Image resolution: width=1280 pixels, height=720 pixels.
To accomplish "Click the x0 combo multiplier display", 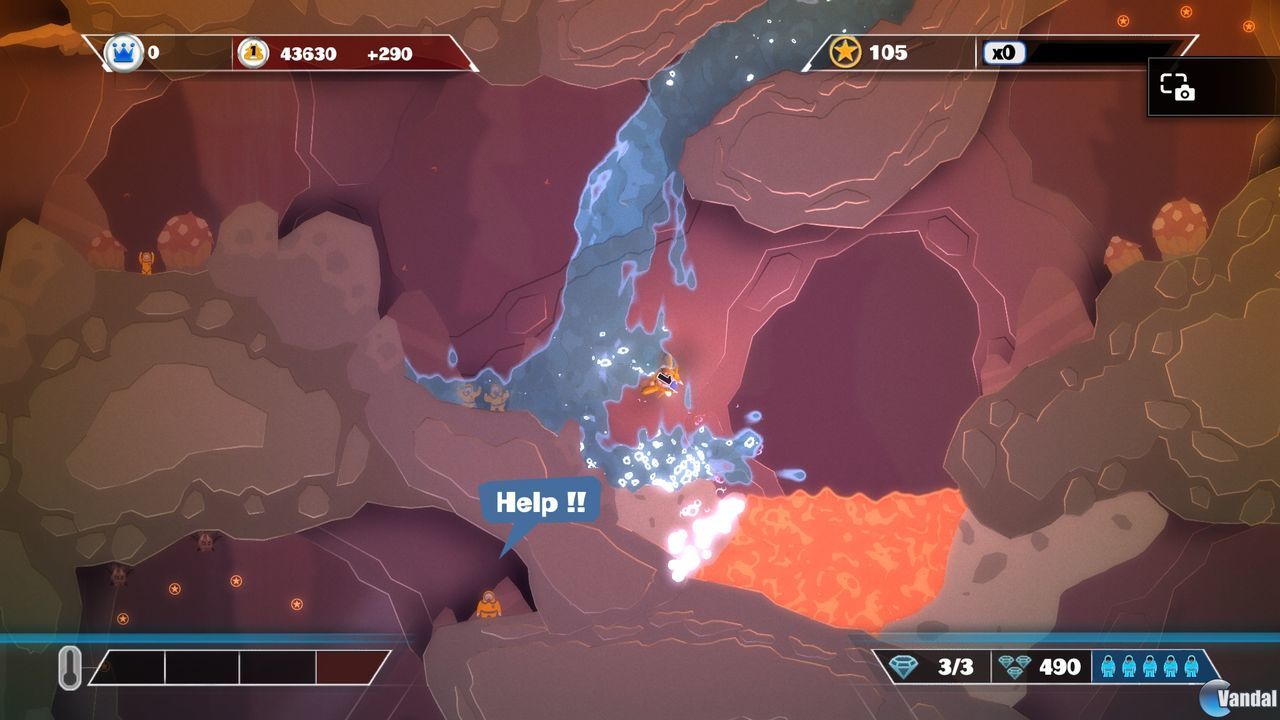I will click(1004, 52).
